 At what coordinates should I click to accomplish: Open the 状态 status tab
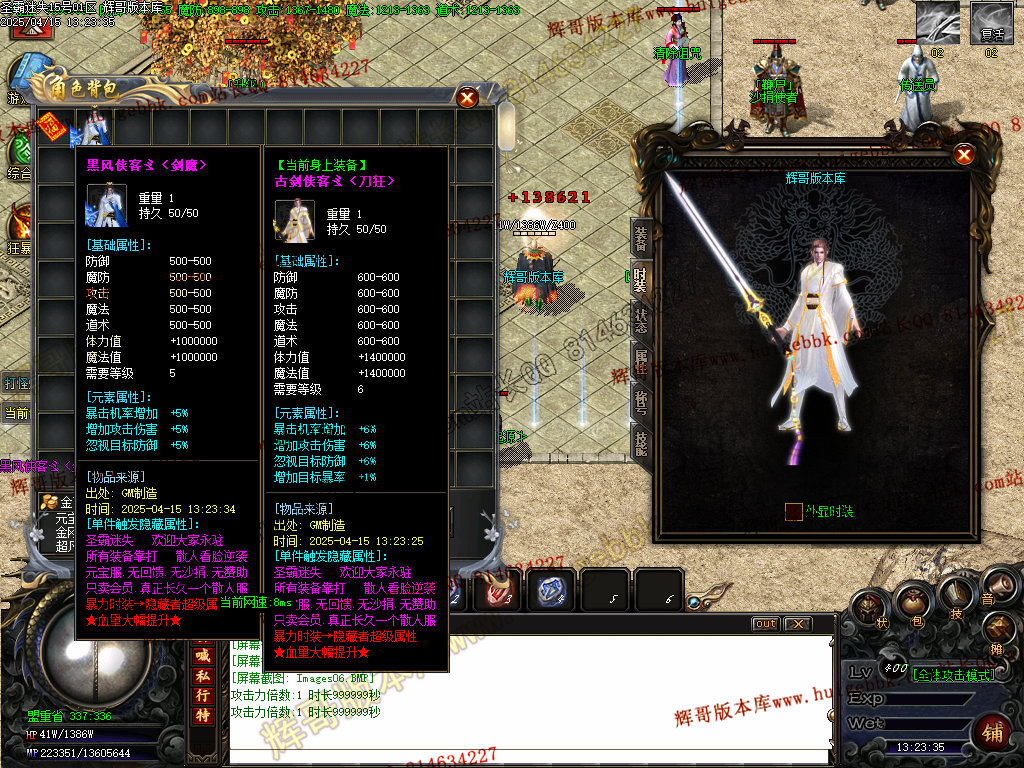click(641, 318)
